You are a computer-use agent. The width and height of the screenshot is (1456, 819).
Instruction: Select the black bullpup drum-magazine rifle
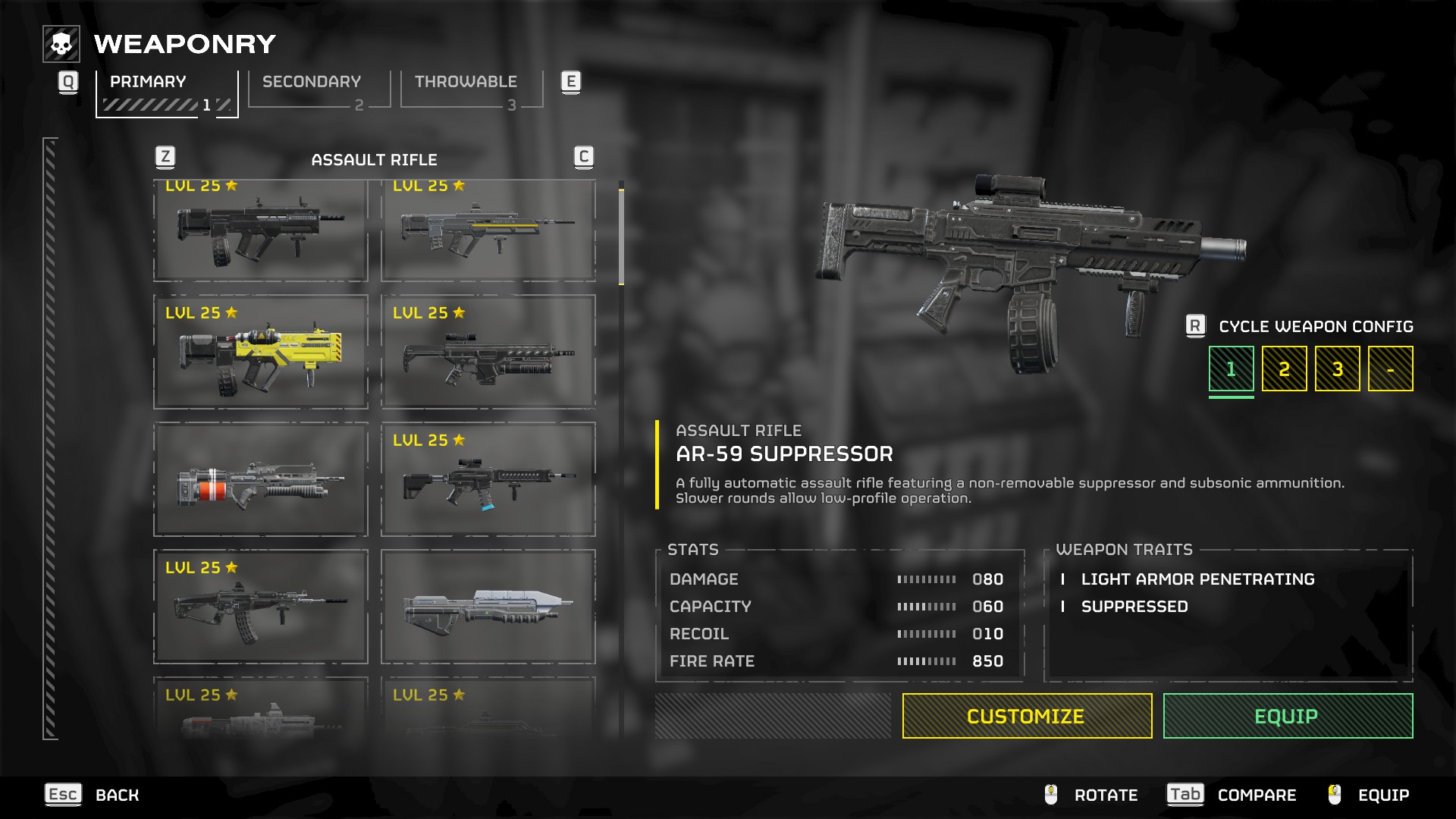pyautogui.click(x=261, y=230)
